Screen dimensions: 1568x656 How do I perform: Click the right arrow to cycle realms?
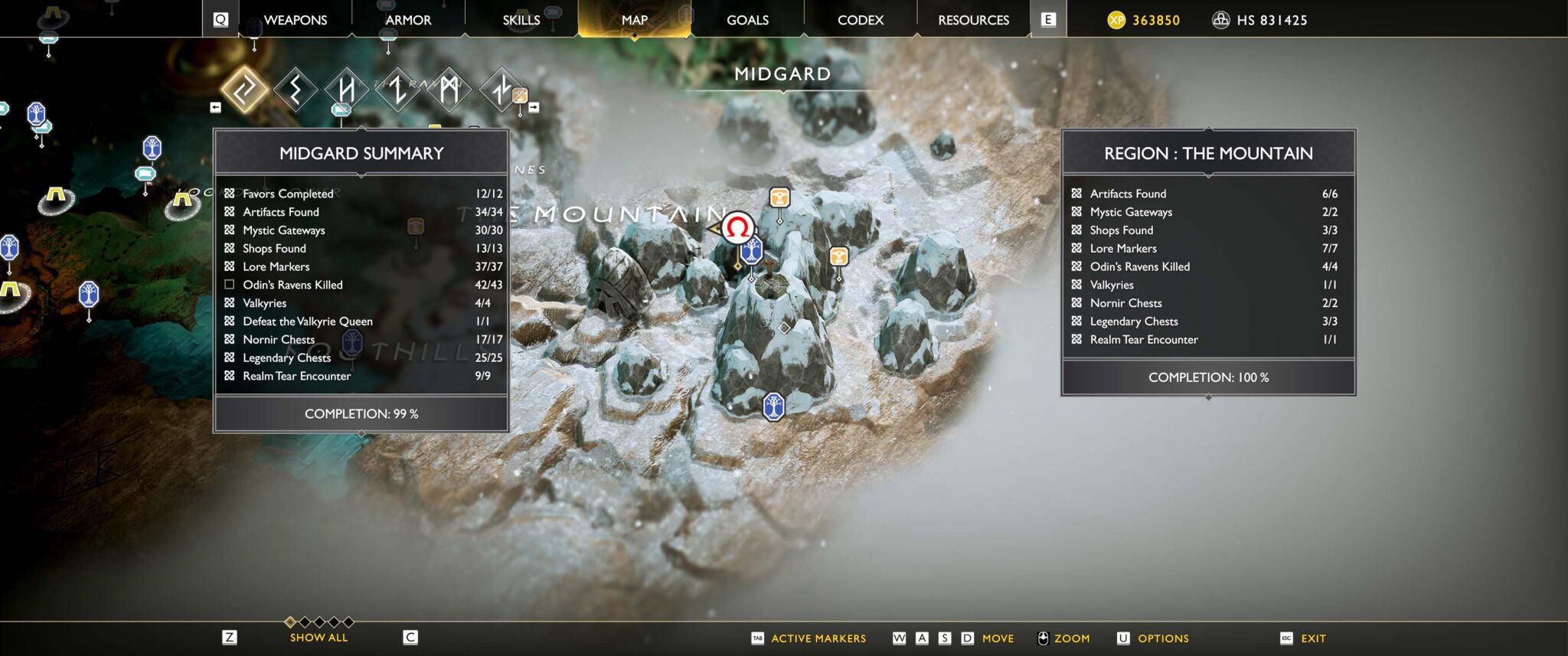click(x=534, y=107)
